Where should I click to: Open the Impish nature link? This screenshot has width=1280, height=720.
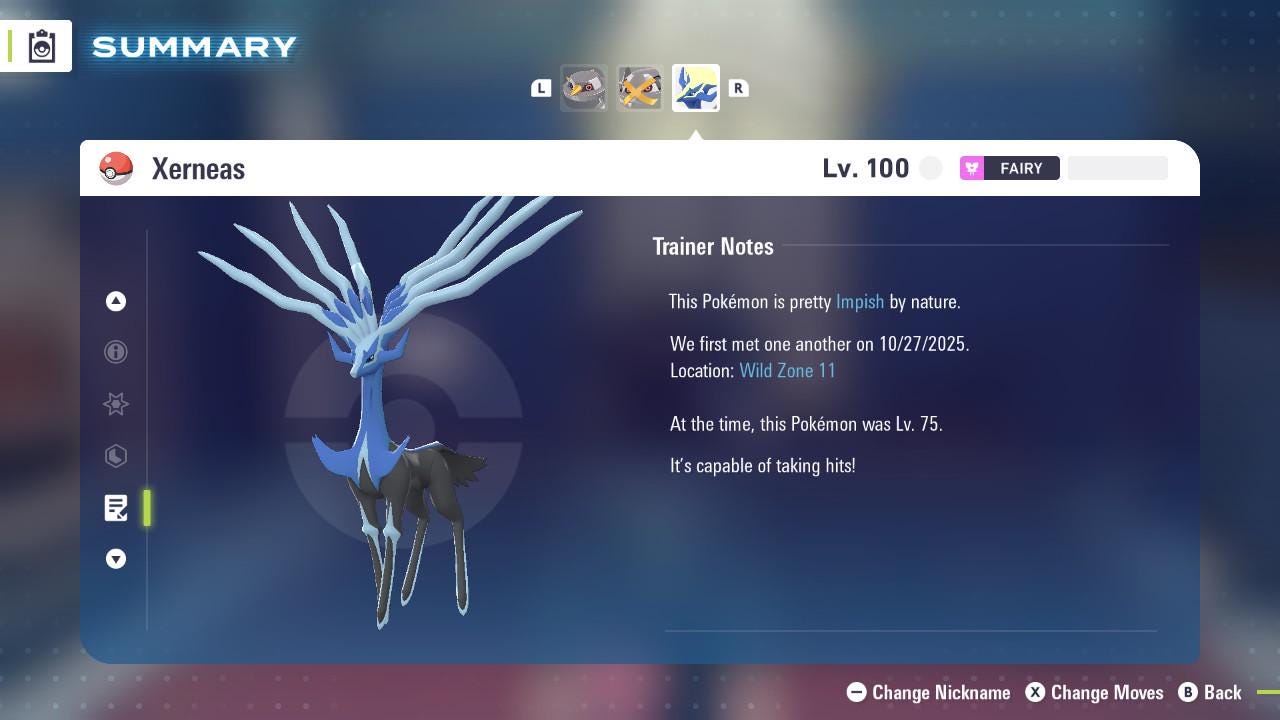point(860,301)
